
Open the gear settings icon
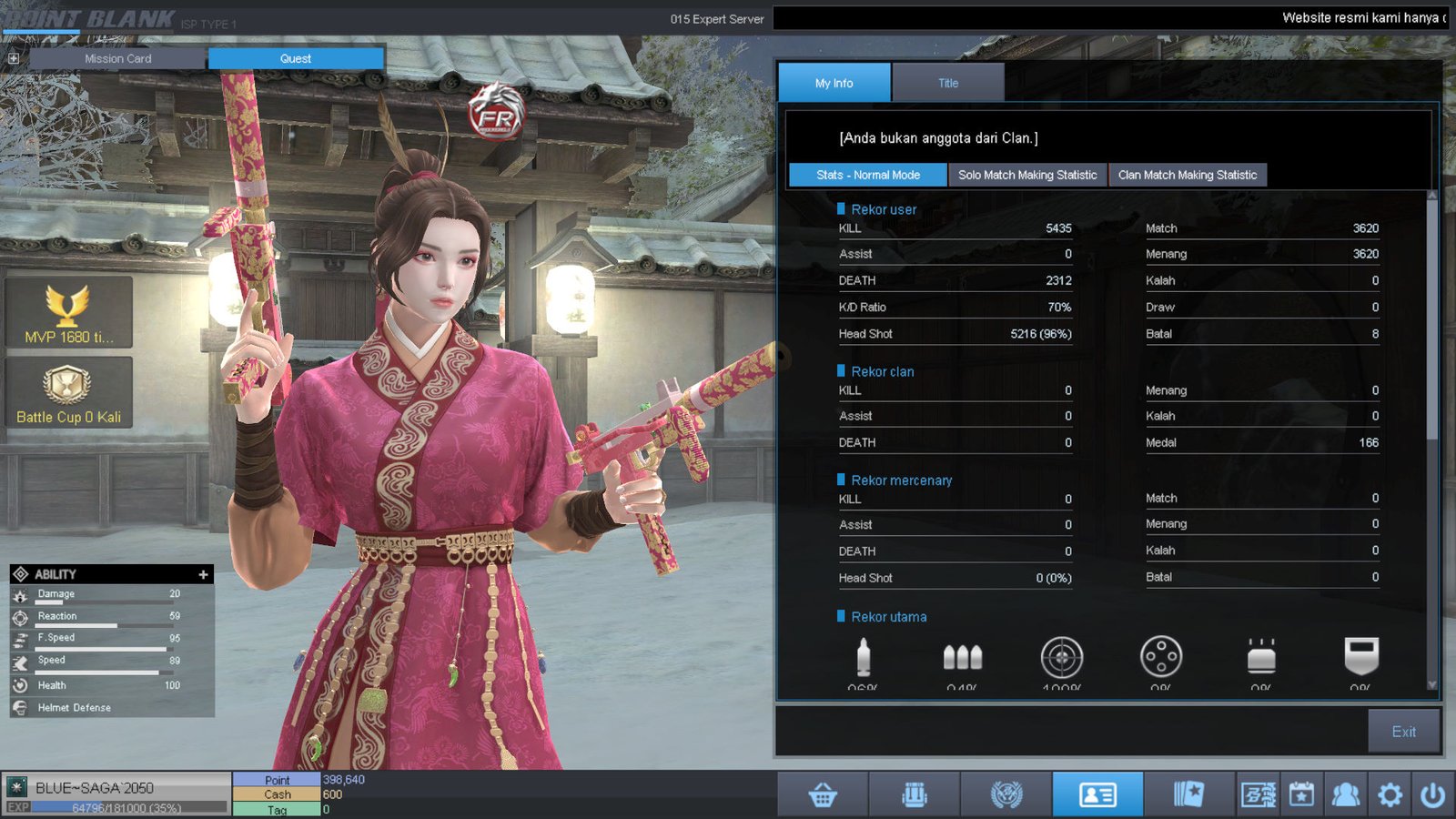(1390, 794)
